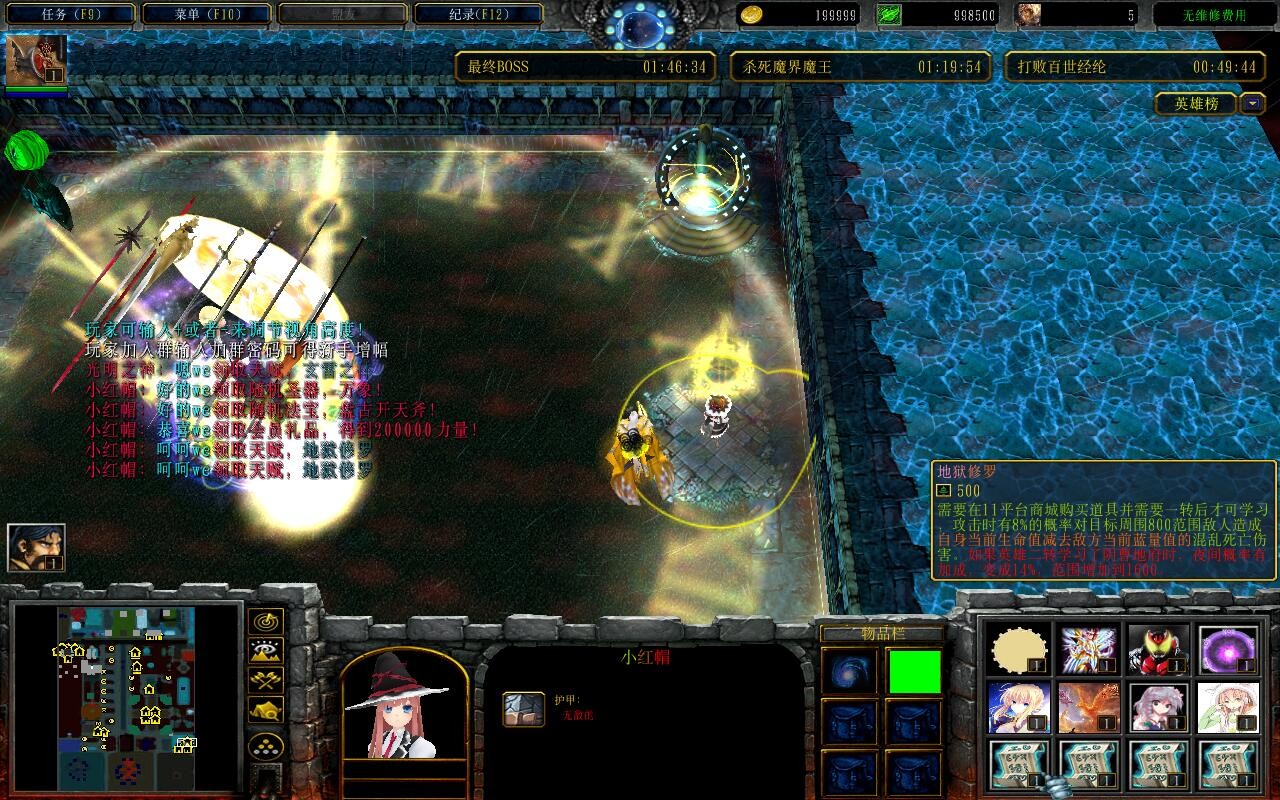Select the green square inventory item
Image resolution: width=1280 pixels, height=800 pixels.
[x=914, y=672]
